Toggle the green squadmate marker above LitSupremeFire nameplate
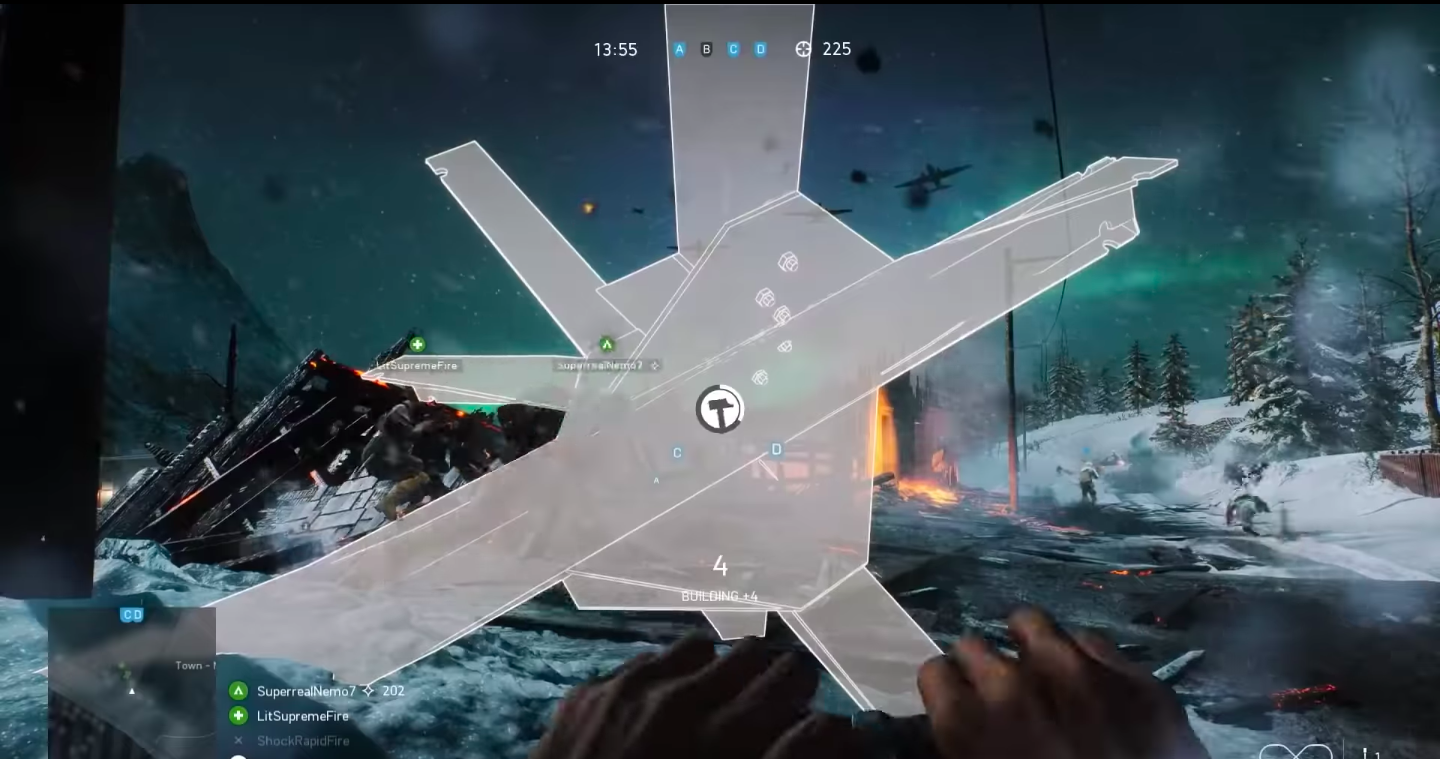The height and width of the screenshot is (759, 1440). (x=416, y=343)
